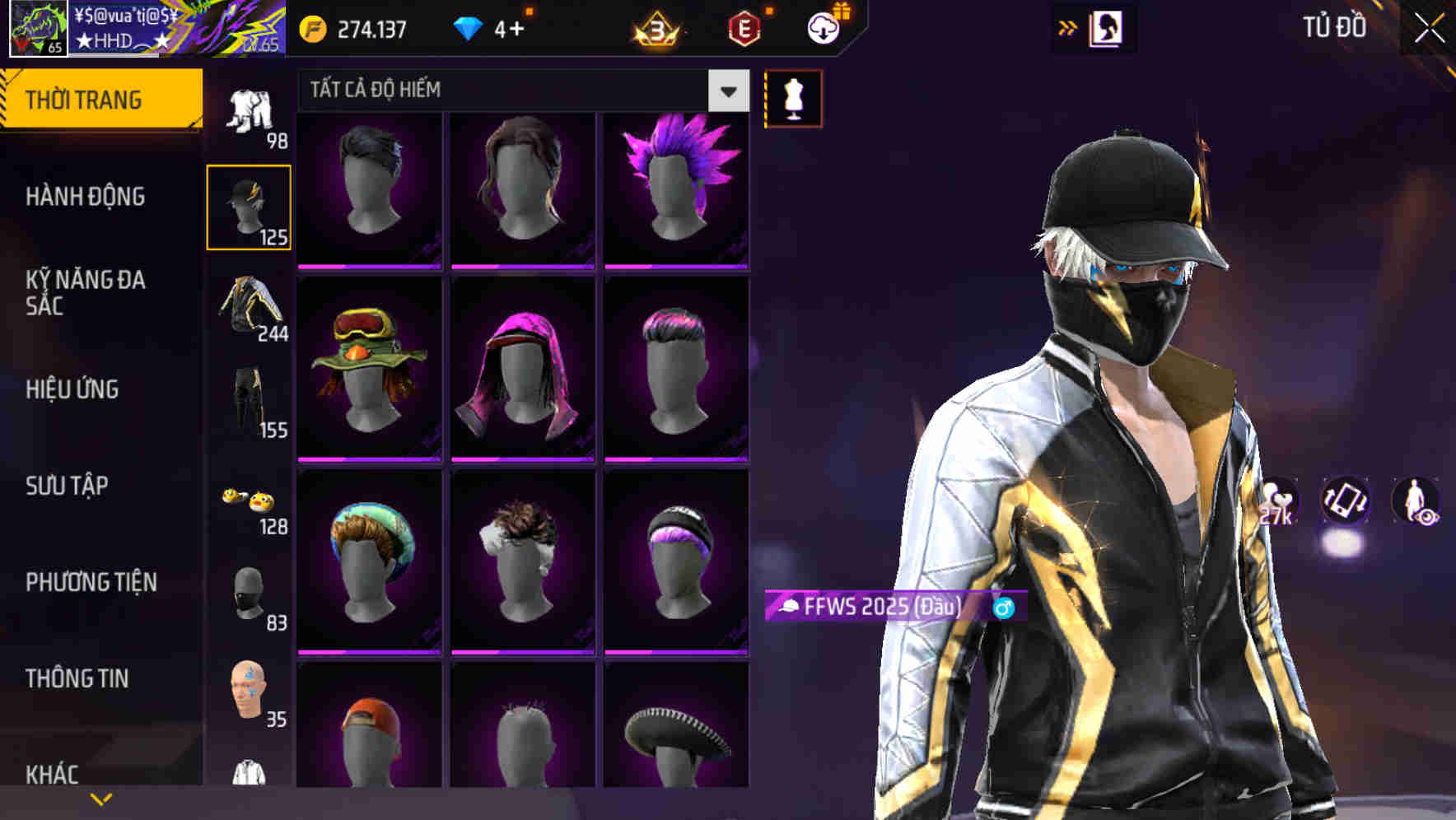Select the purple spiky hair thumbnail
Viewport: 1456px width, 820px height.
coord(677,189)
